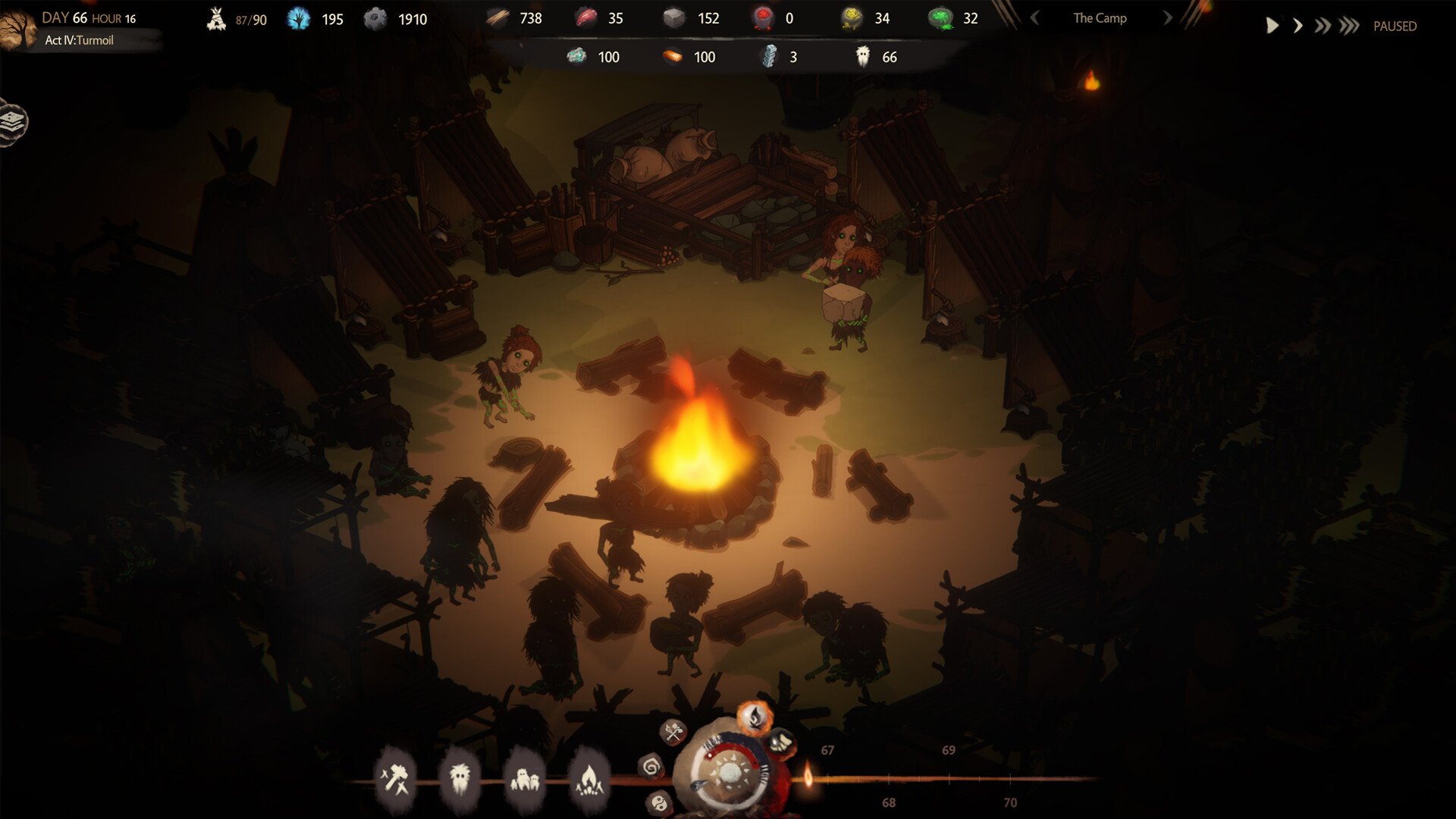1456x819 pixels.
Task: Resume game with the play arrow
Action: [1272, 27]
